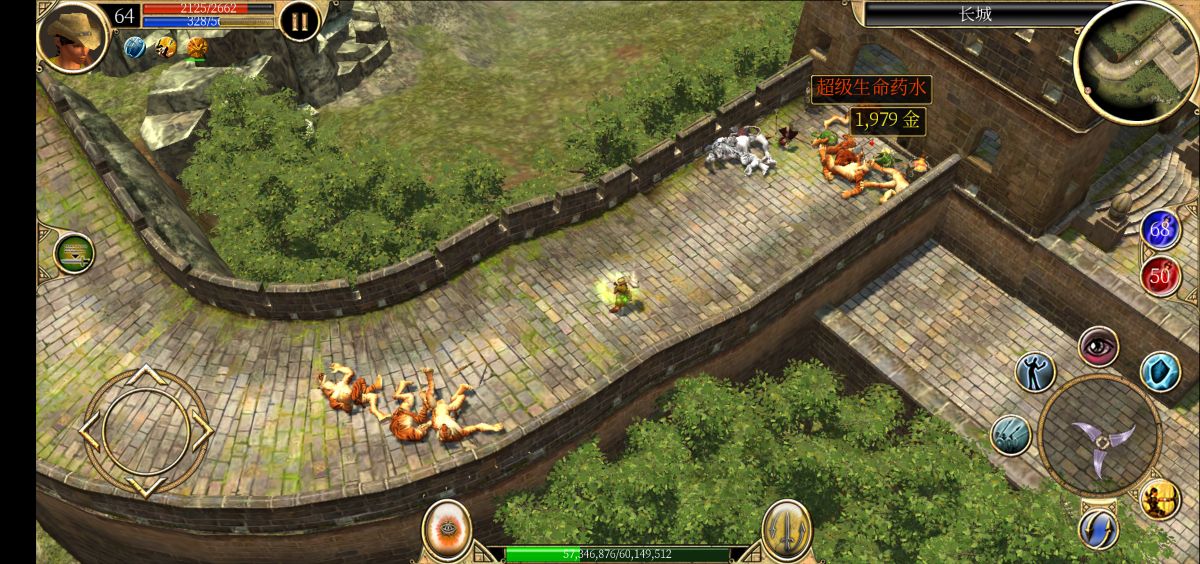Screen dimensions: 1200x564
Task: Activate the eye skill icon
Action: (x=1098, y=346)
